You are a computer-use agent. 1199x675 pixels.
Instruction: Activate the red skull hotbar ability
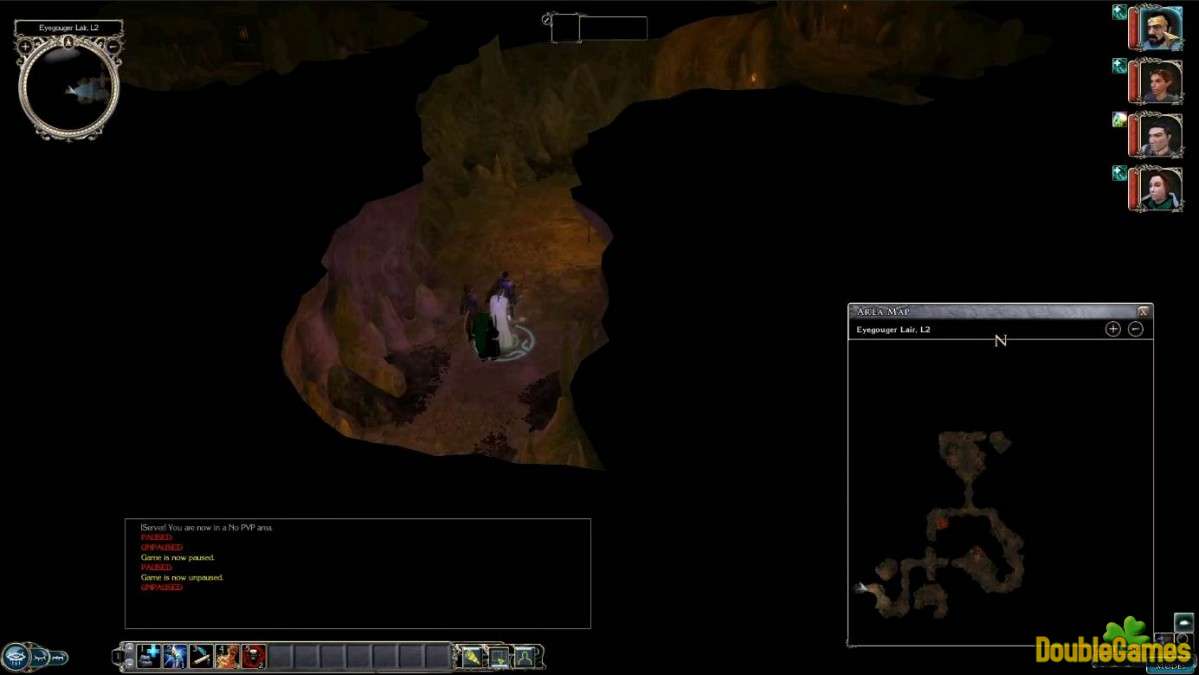[x=253, y=656]
